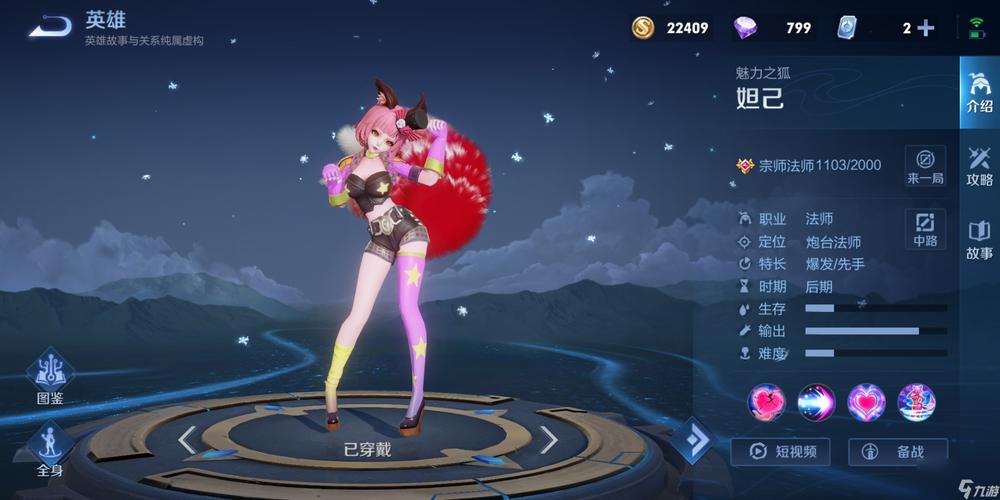Play the 短视频 short video
The width and height of the screenshot is (1000, 500).
click(780, 452)
